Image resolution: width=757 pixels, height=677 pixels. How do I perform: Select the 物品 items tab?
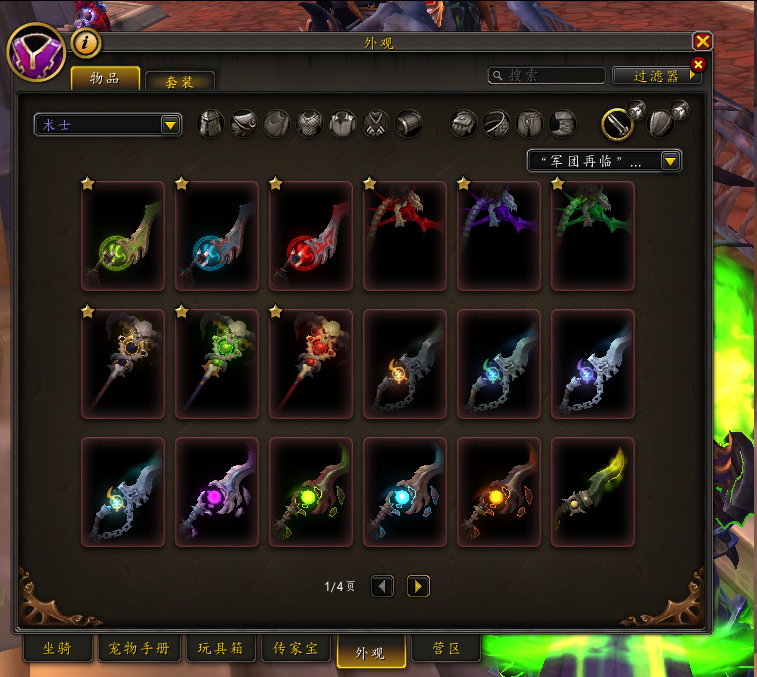(x=104, y=79)
